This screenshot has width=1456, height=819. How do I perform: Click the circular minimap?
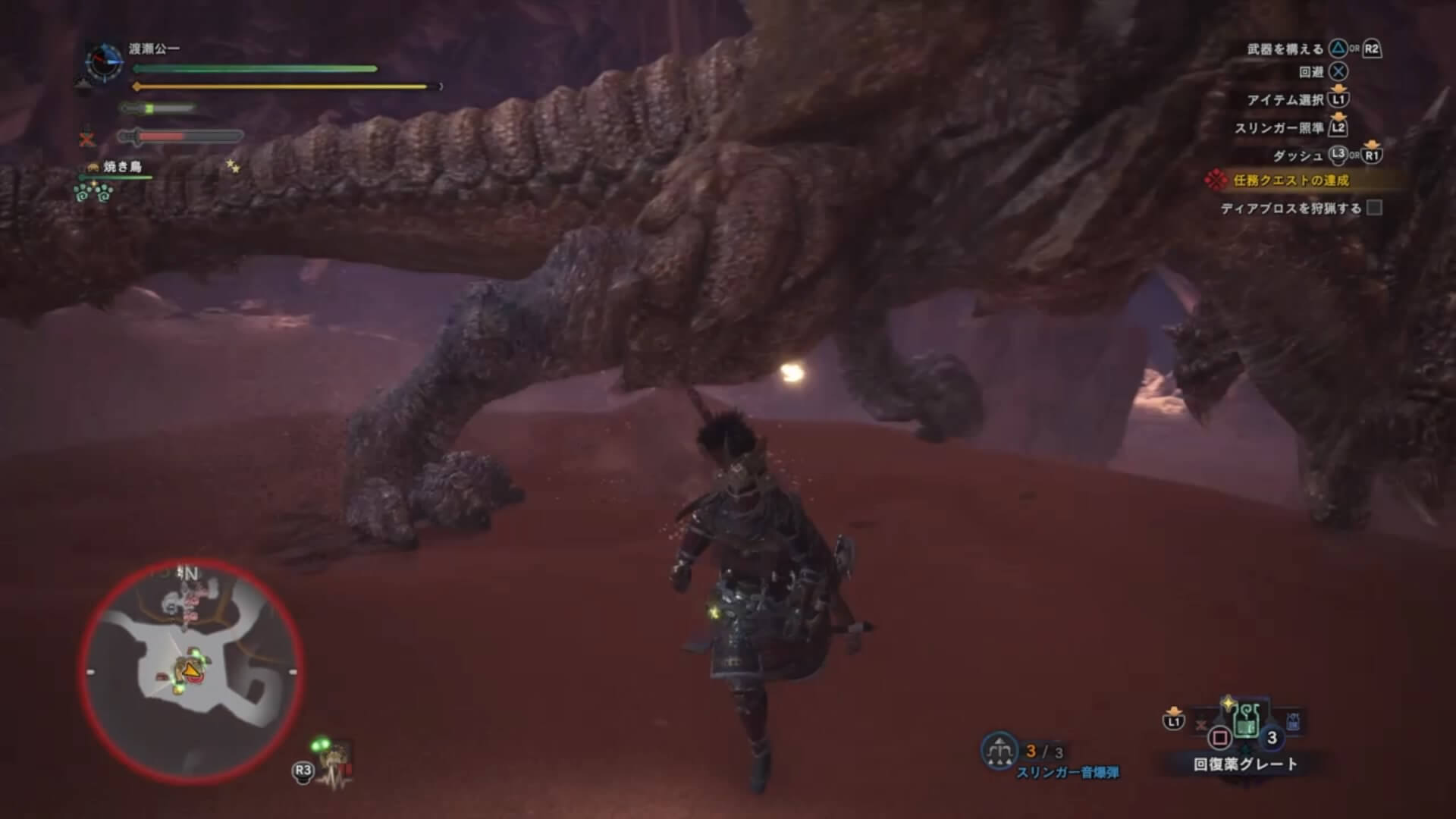click(190, 671)
